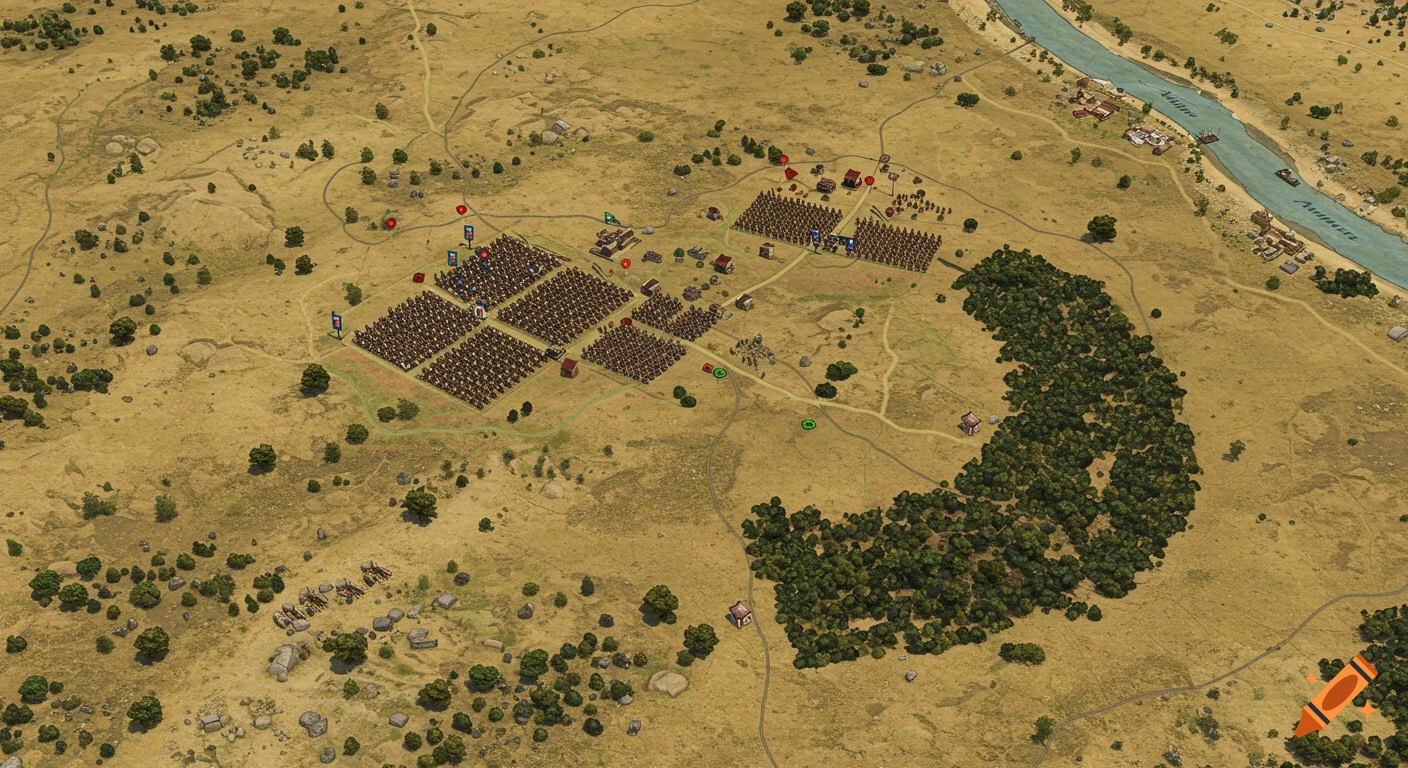The image size is (1408, 768).
Task: Open the red-roofed command building in the enemy camp
Action: point(851,179)
